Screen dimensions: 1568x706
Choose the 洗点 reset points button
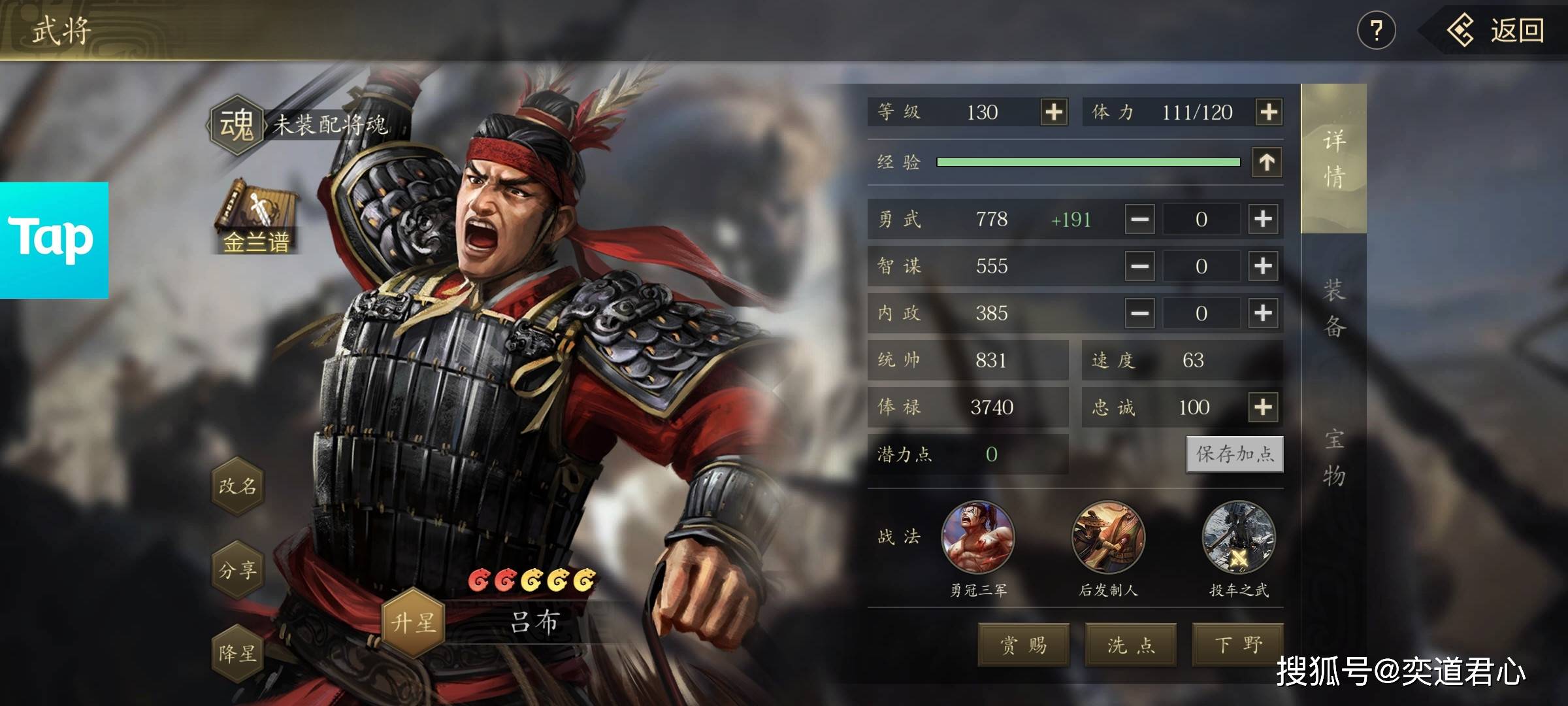1131,645
